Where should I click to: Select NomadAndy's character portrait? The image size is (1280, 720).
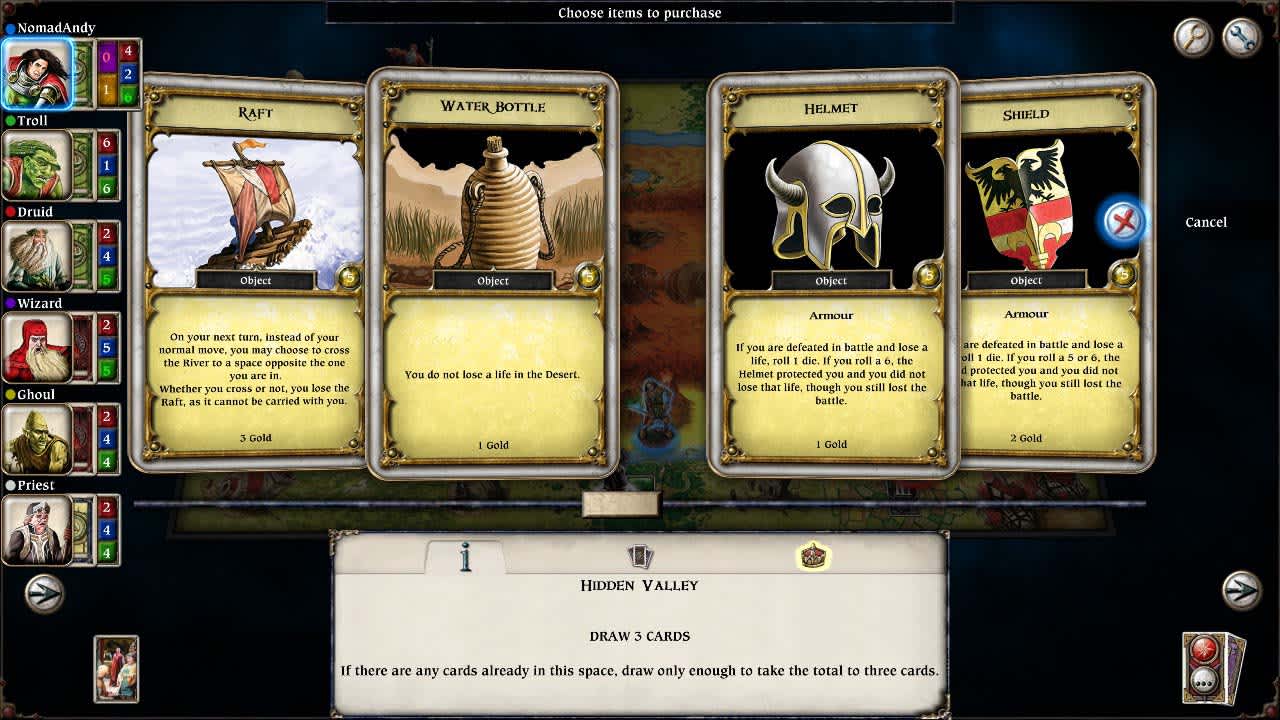[x=37, y=74]
